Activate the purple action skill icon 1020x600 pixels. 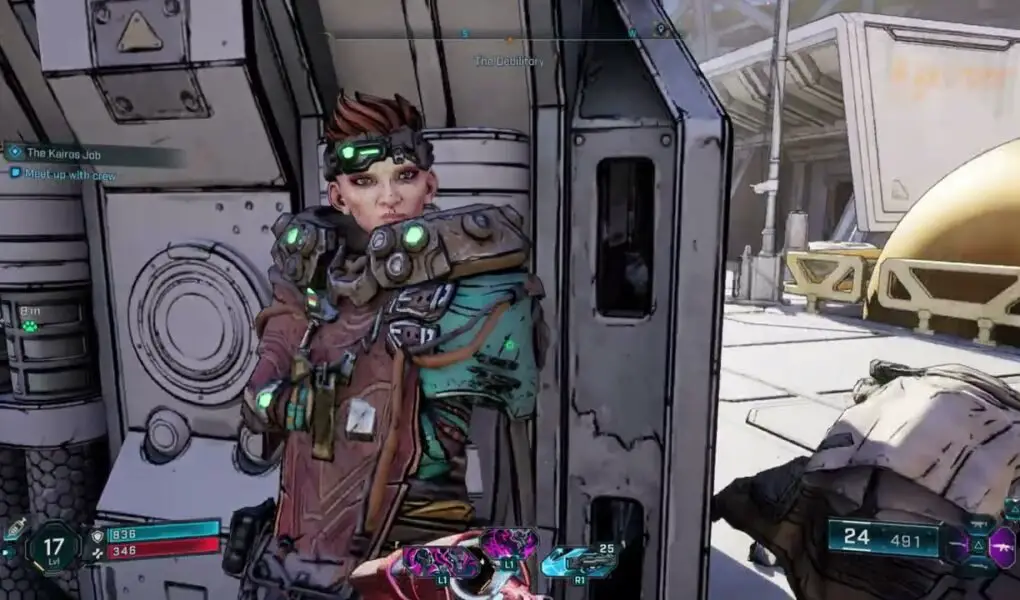[508, 544]
